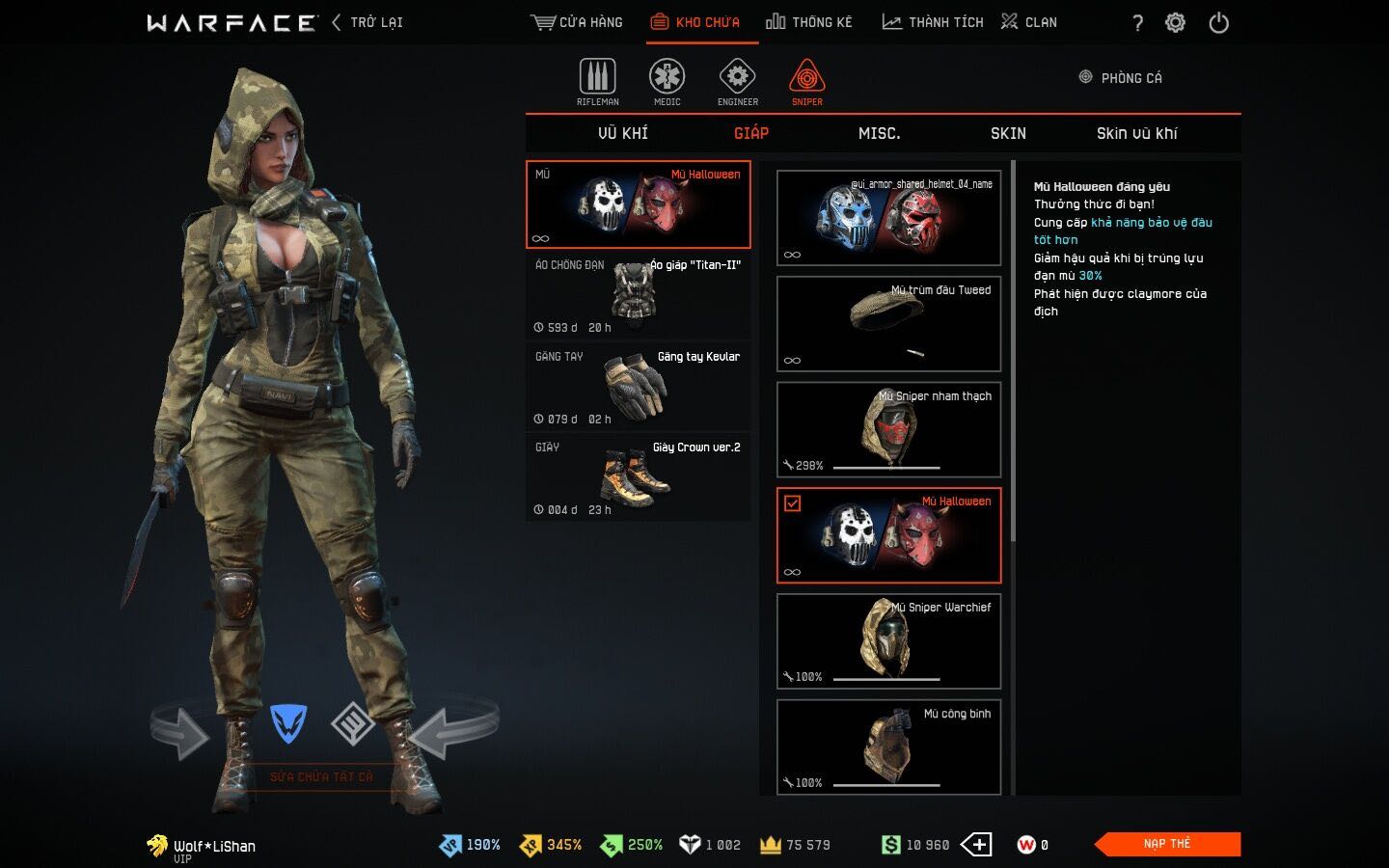Select the Rifleman class

click(598, 81)
